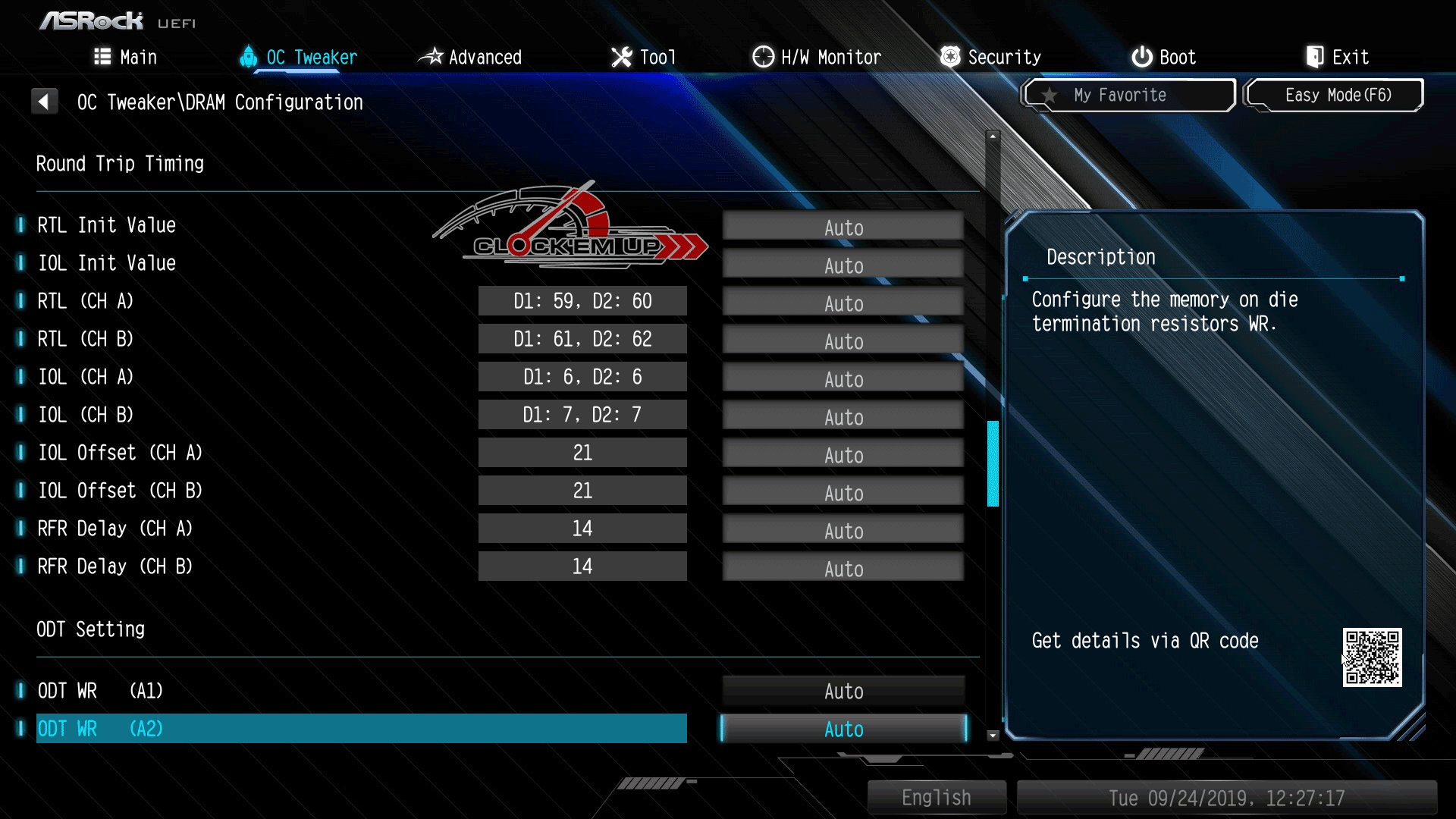Switch to the Main tab

126,57
